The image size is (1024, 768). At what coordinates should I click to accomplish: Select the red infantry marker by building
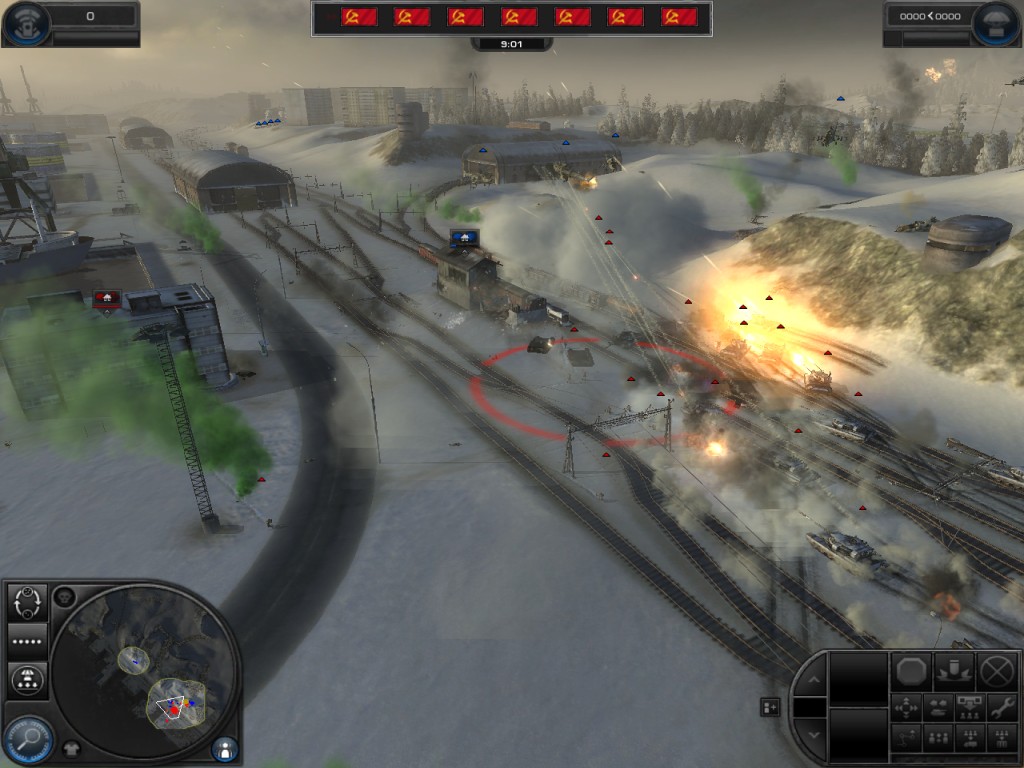coord(107,298)
